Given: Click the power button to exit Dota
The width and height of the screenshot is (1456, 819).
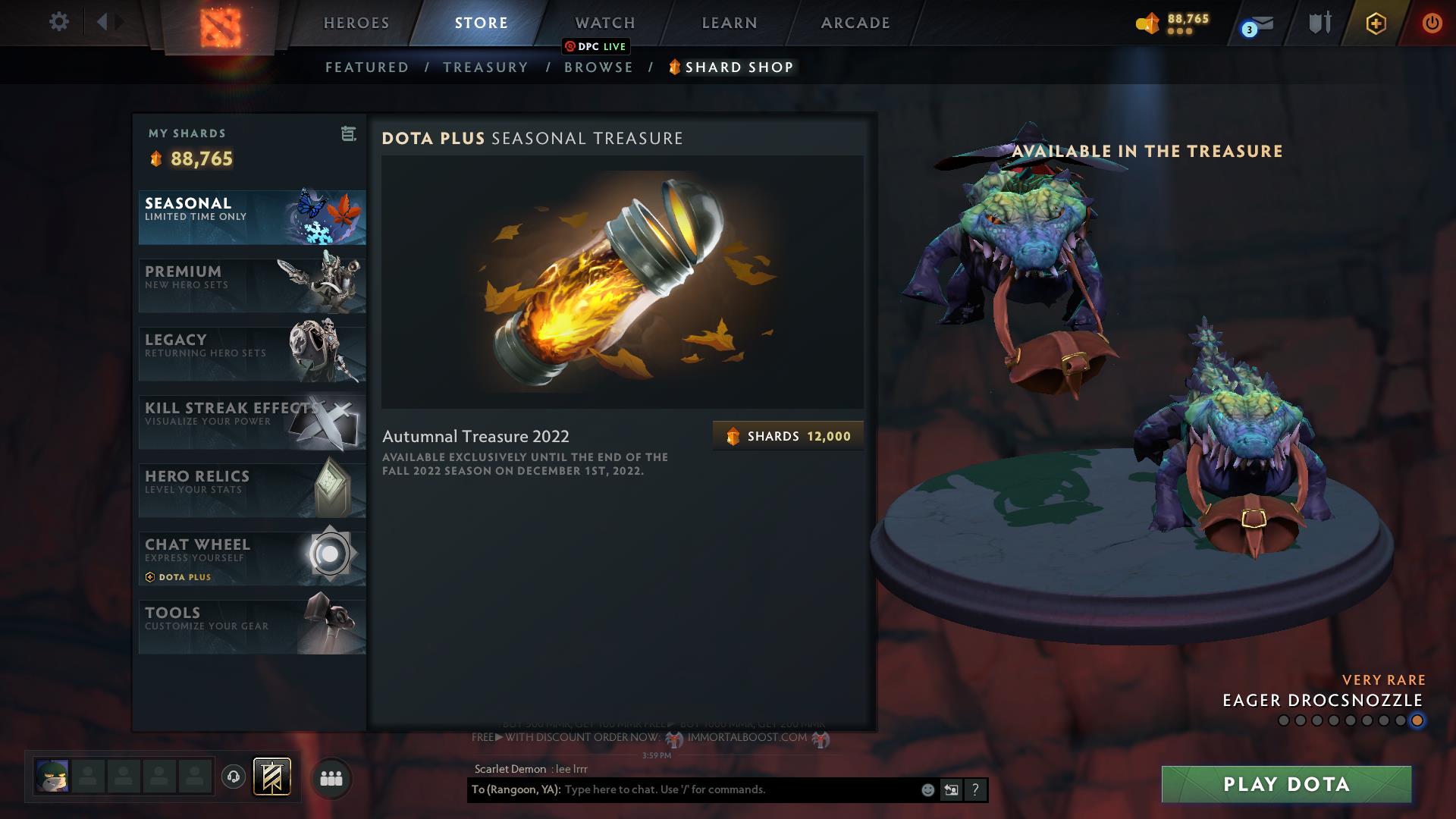Looking at the screenshot, I should coord(1432,23).
